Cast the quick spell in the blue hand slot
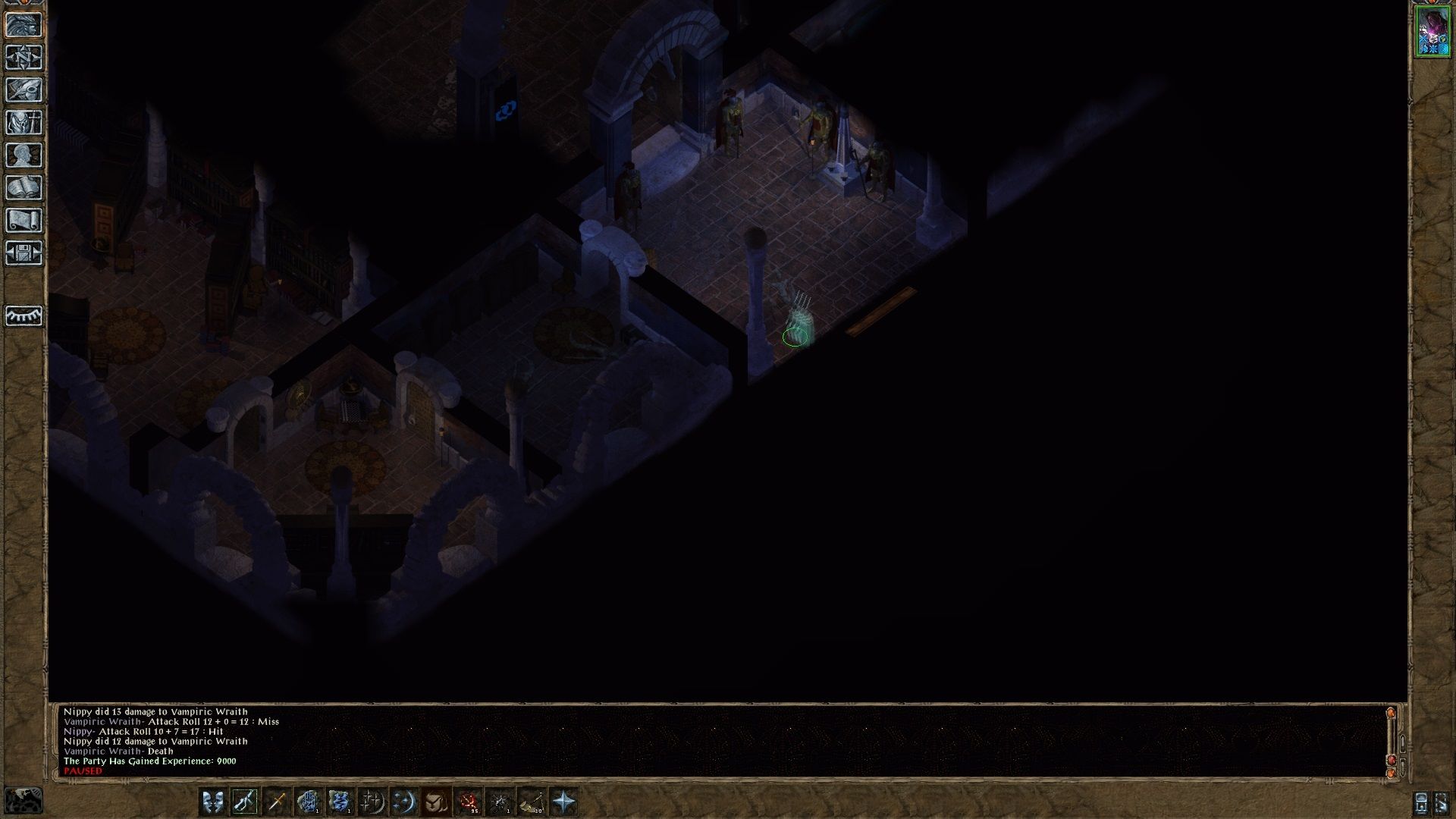This screenshot has height=819, width=1456. (309, 800)
